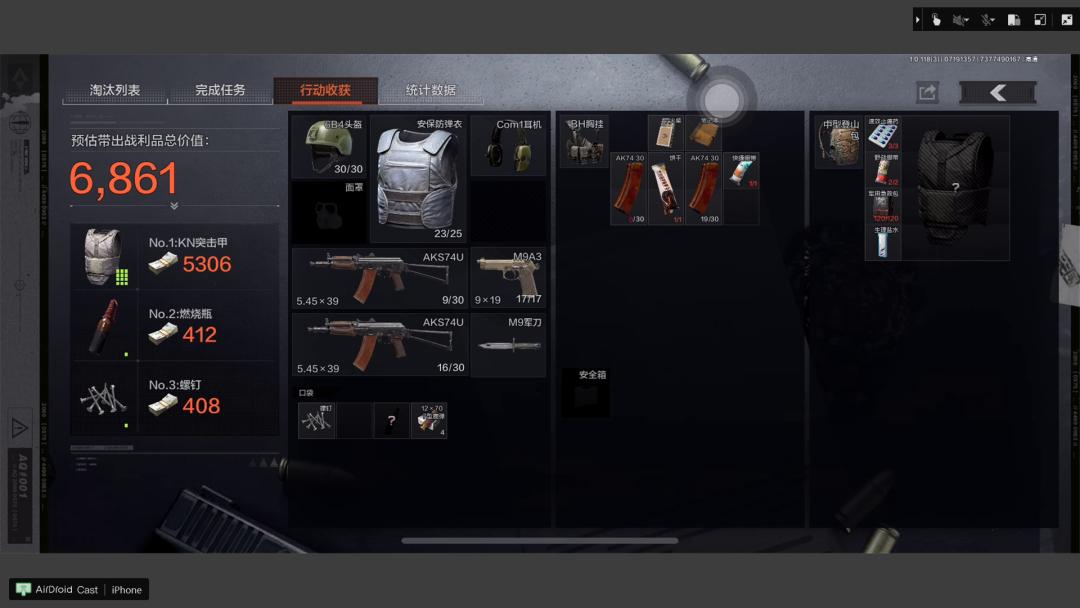Inspect the unknown black armor in backpack
This screenshot has width=1080, height=608.
pyautogui.click(x=955, y=187)
